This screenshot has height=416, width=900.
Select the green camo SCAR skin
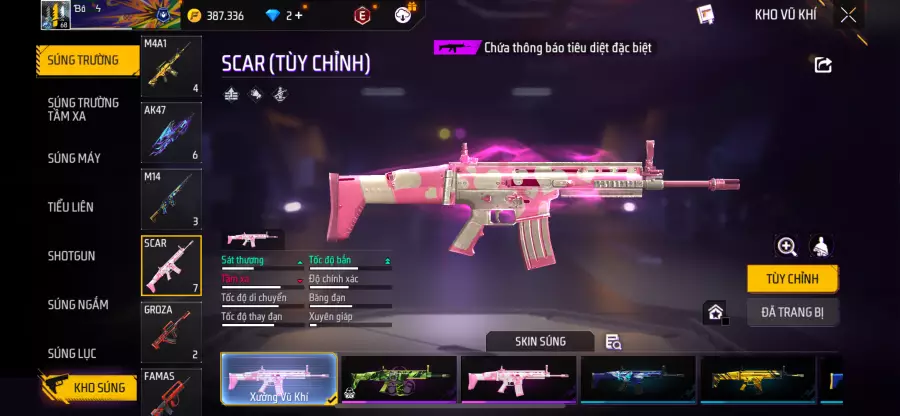400,380
